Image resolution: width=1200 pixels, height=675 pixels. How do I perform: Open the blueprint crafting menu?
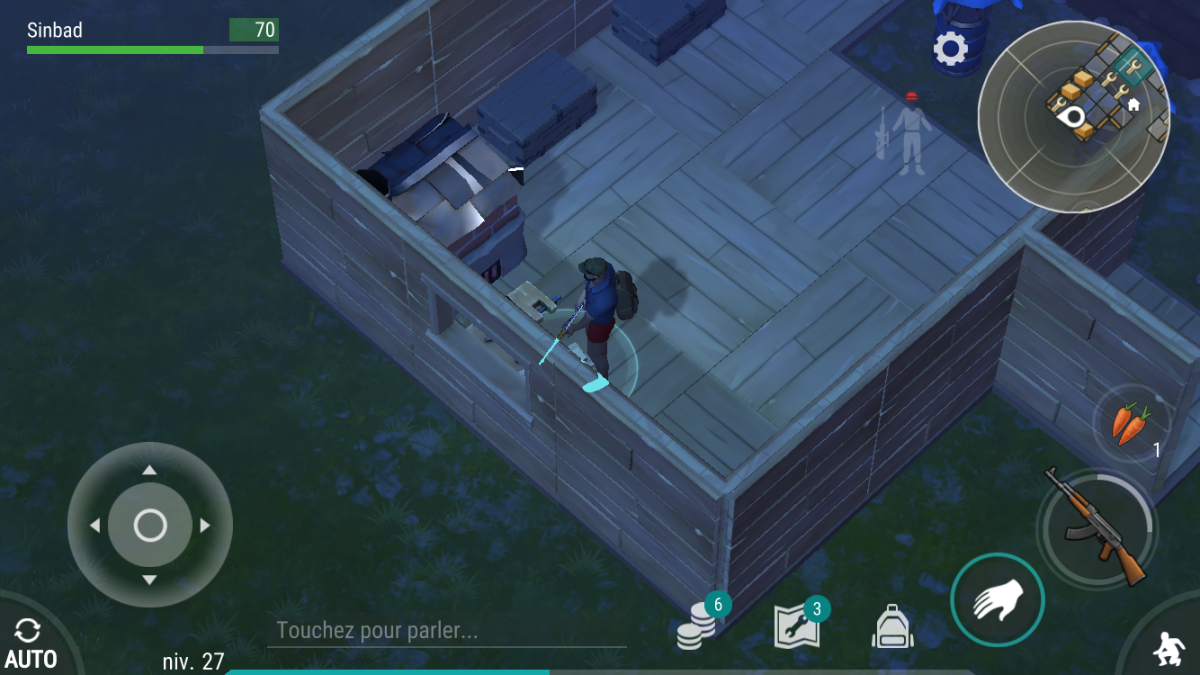(798, 627)
